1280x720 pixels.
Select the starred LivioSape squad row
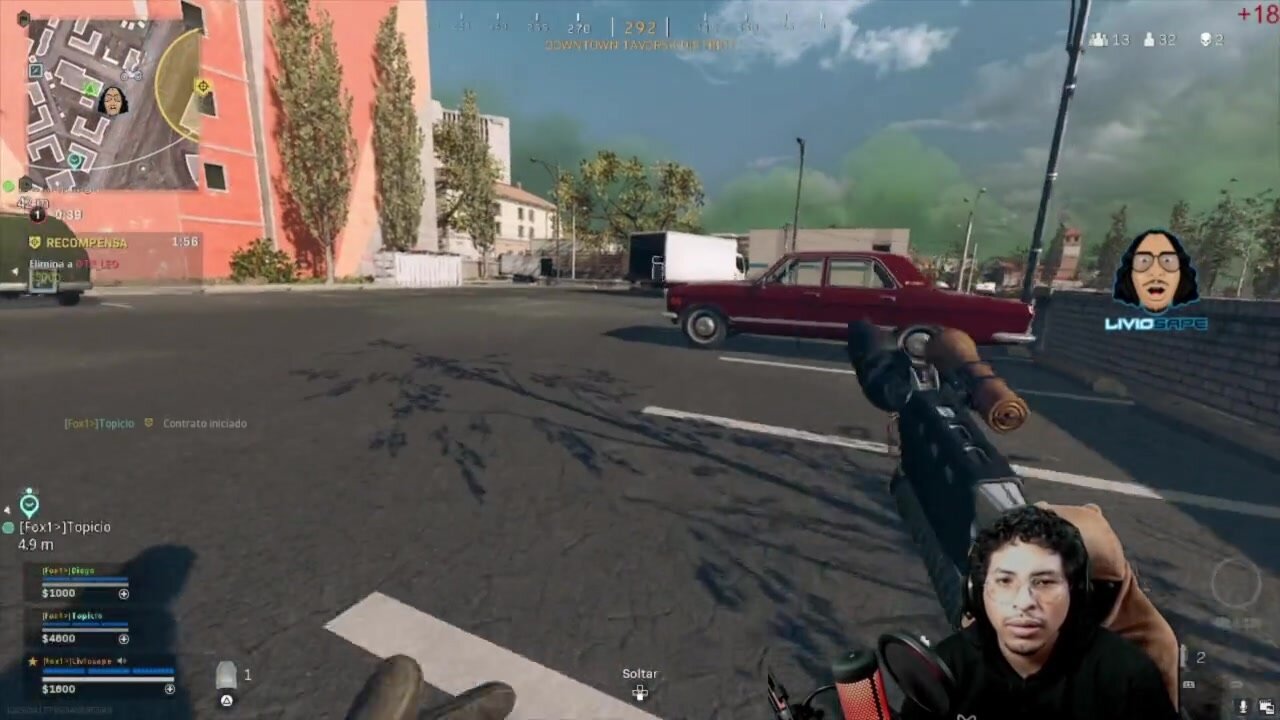point(100,675)
